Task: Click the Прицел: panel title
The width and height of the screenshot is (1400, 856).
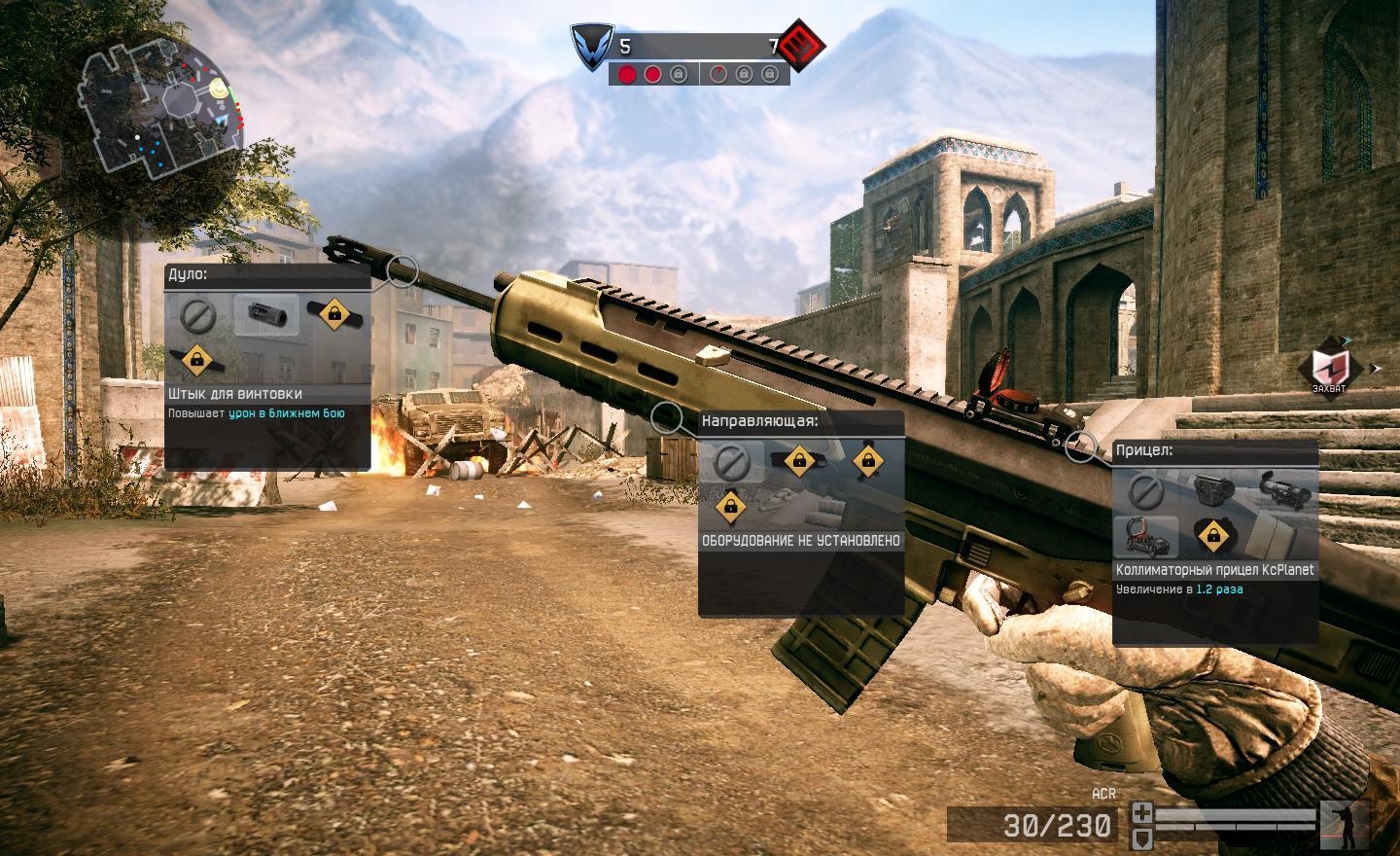Action: coord(1145,451)
